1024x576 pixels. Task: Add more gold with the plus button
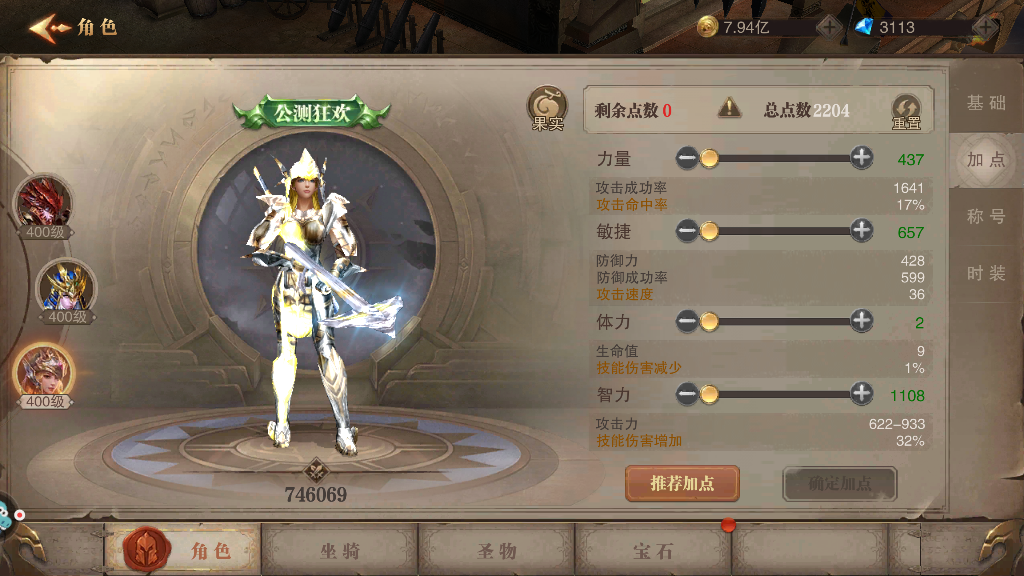coord(829,27)
